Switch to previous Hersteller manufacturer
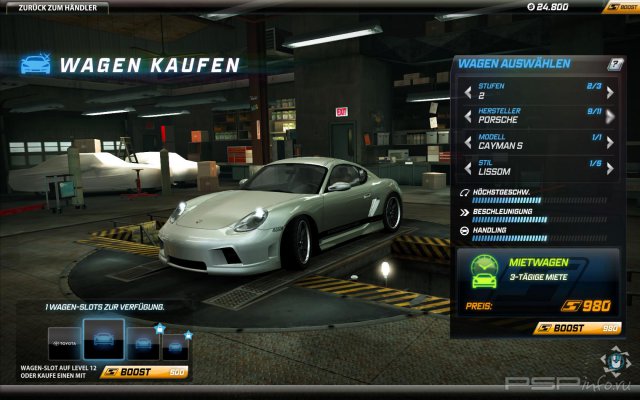This screenshot has width=640, height=400. pyautogui.click(x=468, y=117)
